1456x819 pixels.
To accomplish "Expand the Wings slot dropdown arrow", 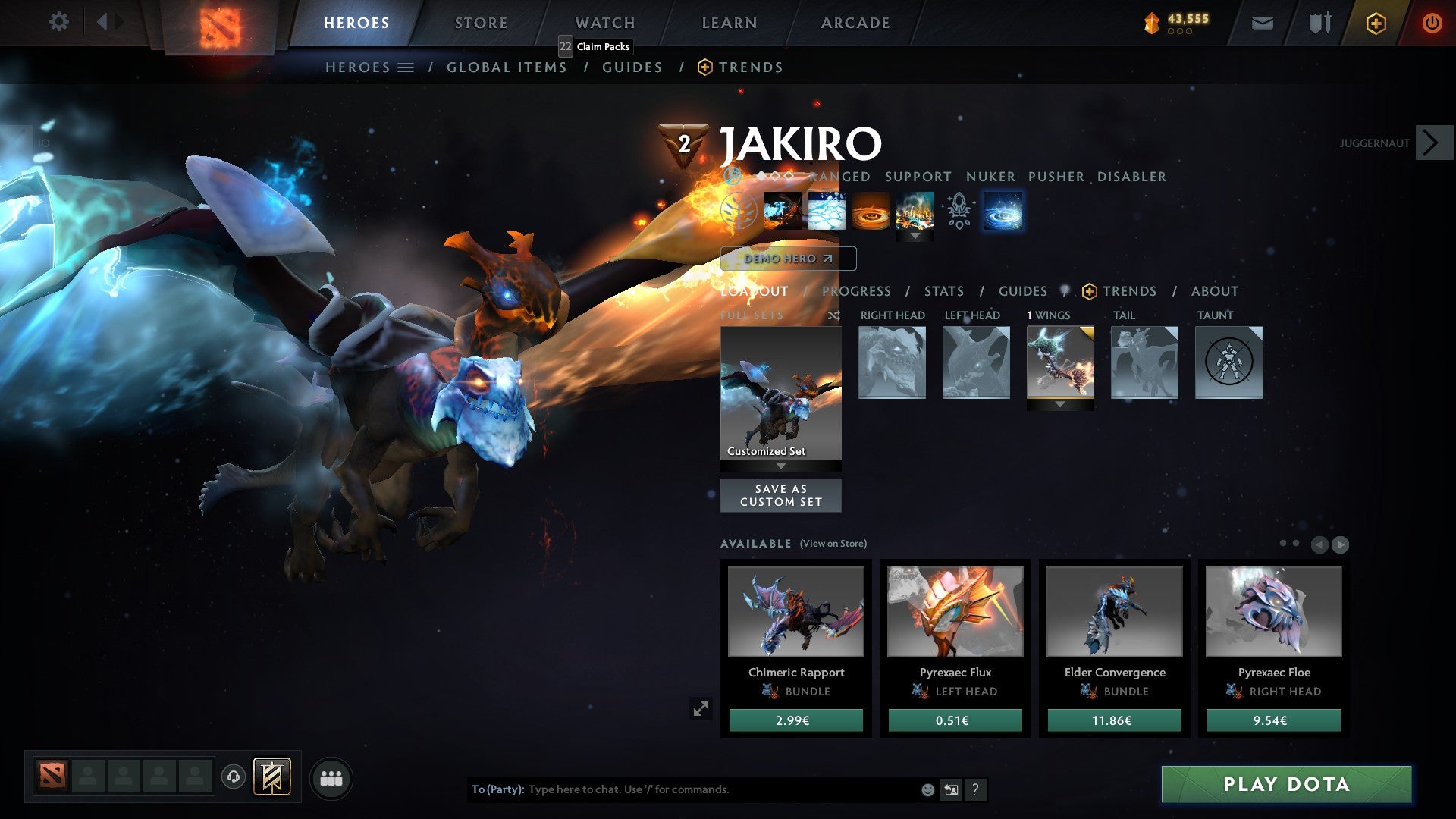I will 1059,404.
